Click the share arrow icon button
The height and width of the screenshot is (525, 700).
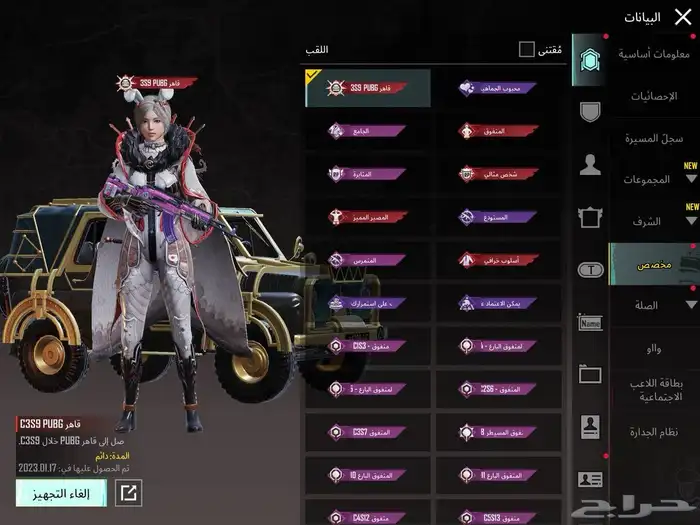129,492
